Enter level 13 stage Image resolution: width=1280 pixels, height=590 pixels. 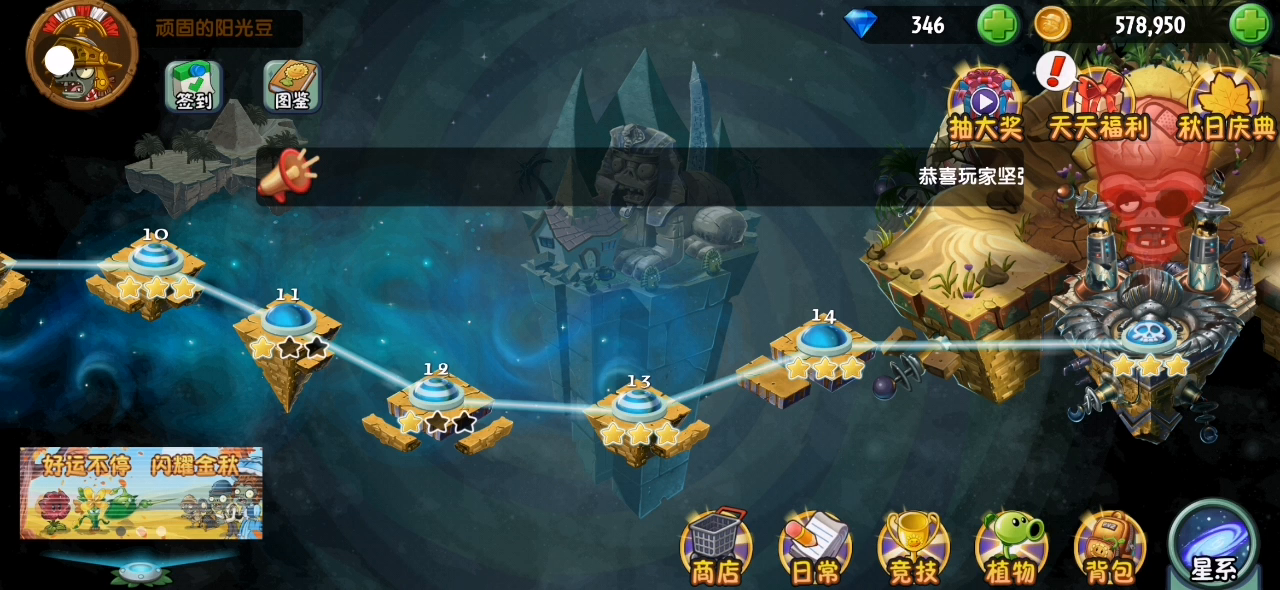click(639, 407)
